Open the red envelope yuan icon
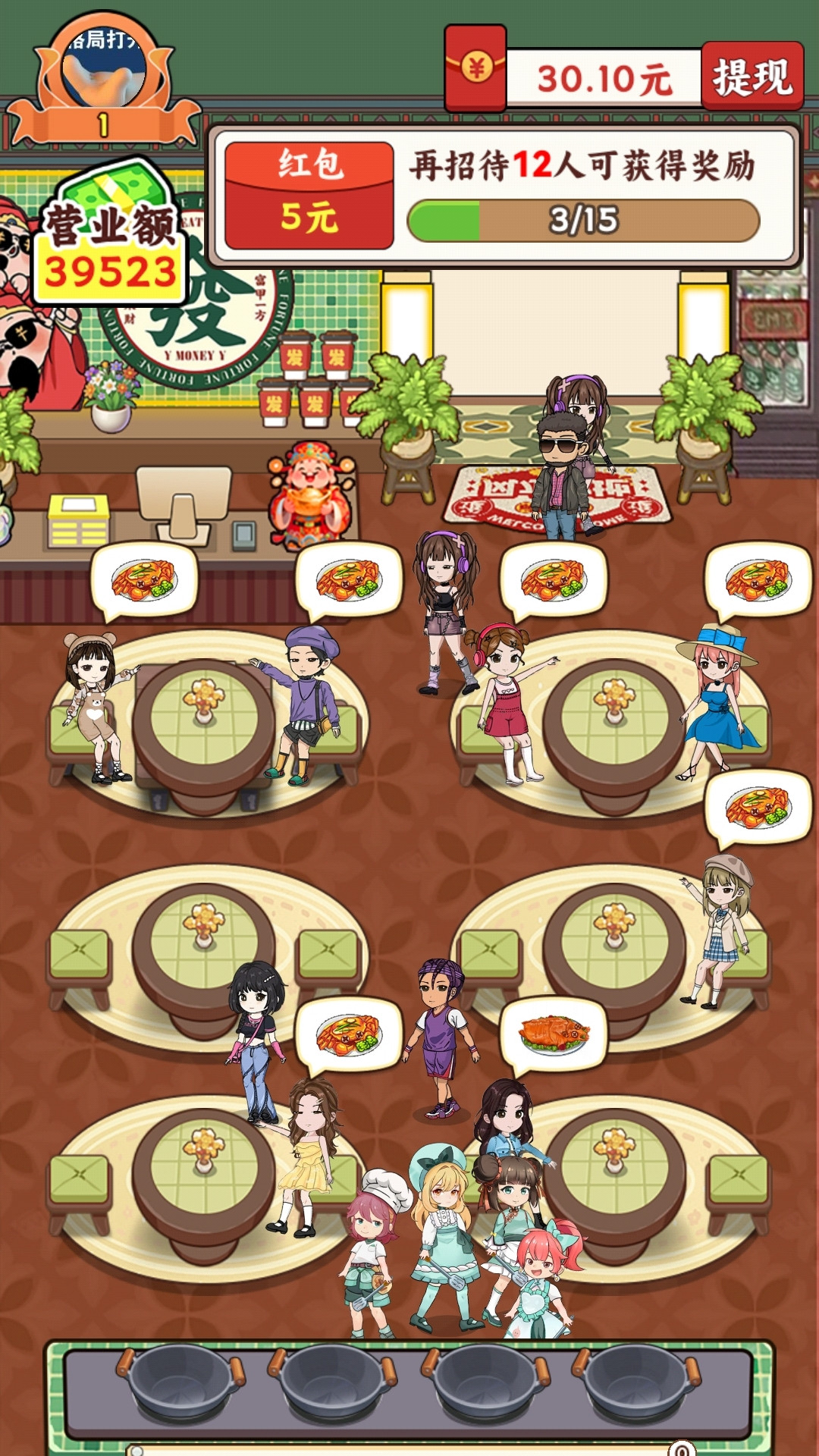This screenshot has height=1456, width=819. click(x=475, y=69)
